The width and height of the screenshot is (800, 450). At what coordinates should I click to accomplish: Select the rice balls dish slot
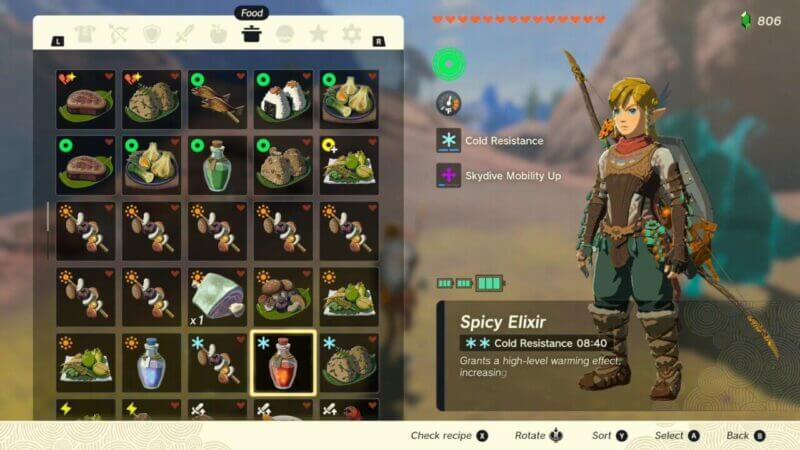[283, 99]
